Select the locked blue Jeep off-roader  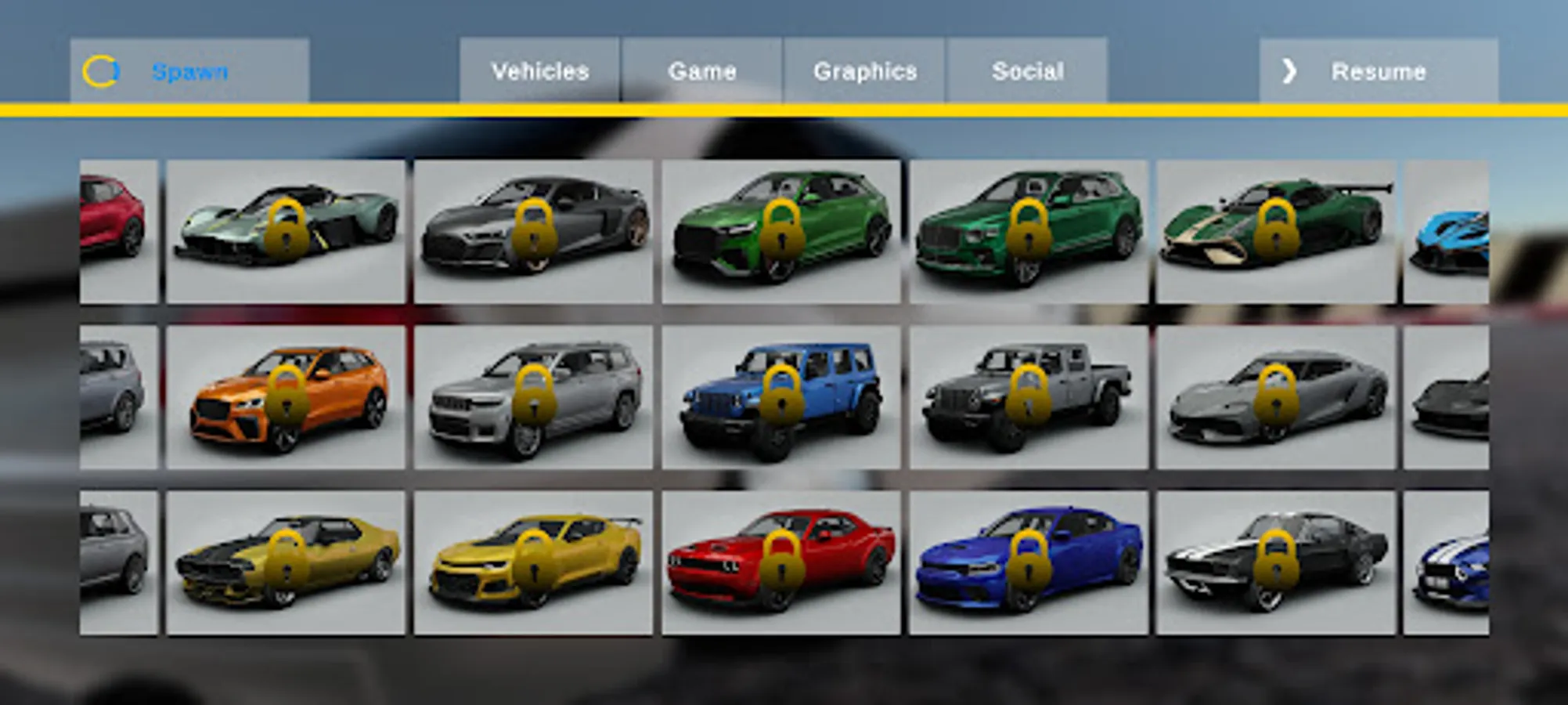pyautogui.click(x=780, y=397)
